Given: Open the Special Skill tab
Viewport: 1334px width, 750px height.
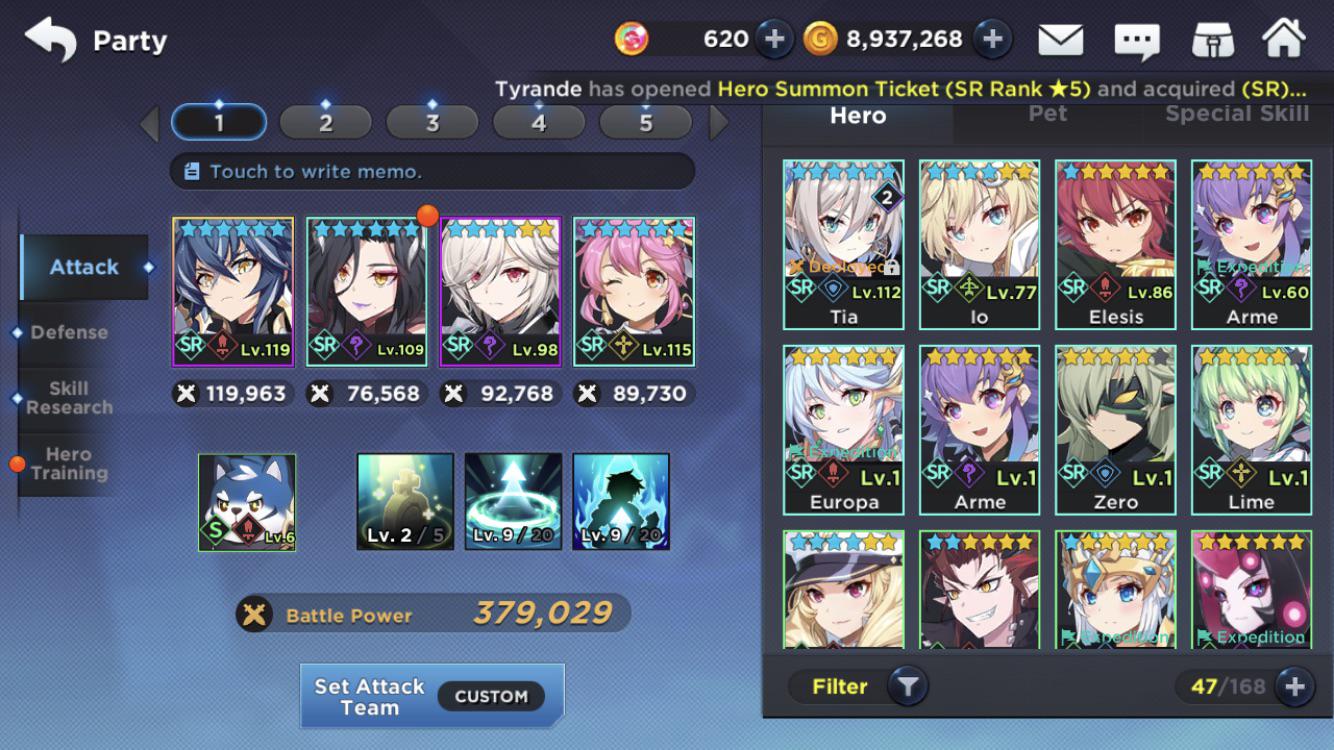Looking at the screenshot, I should coord(1237,114).
